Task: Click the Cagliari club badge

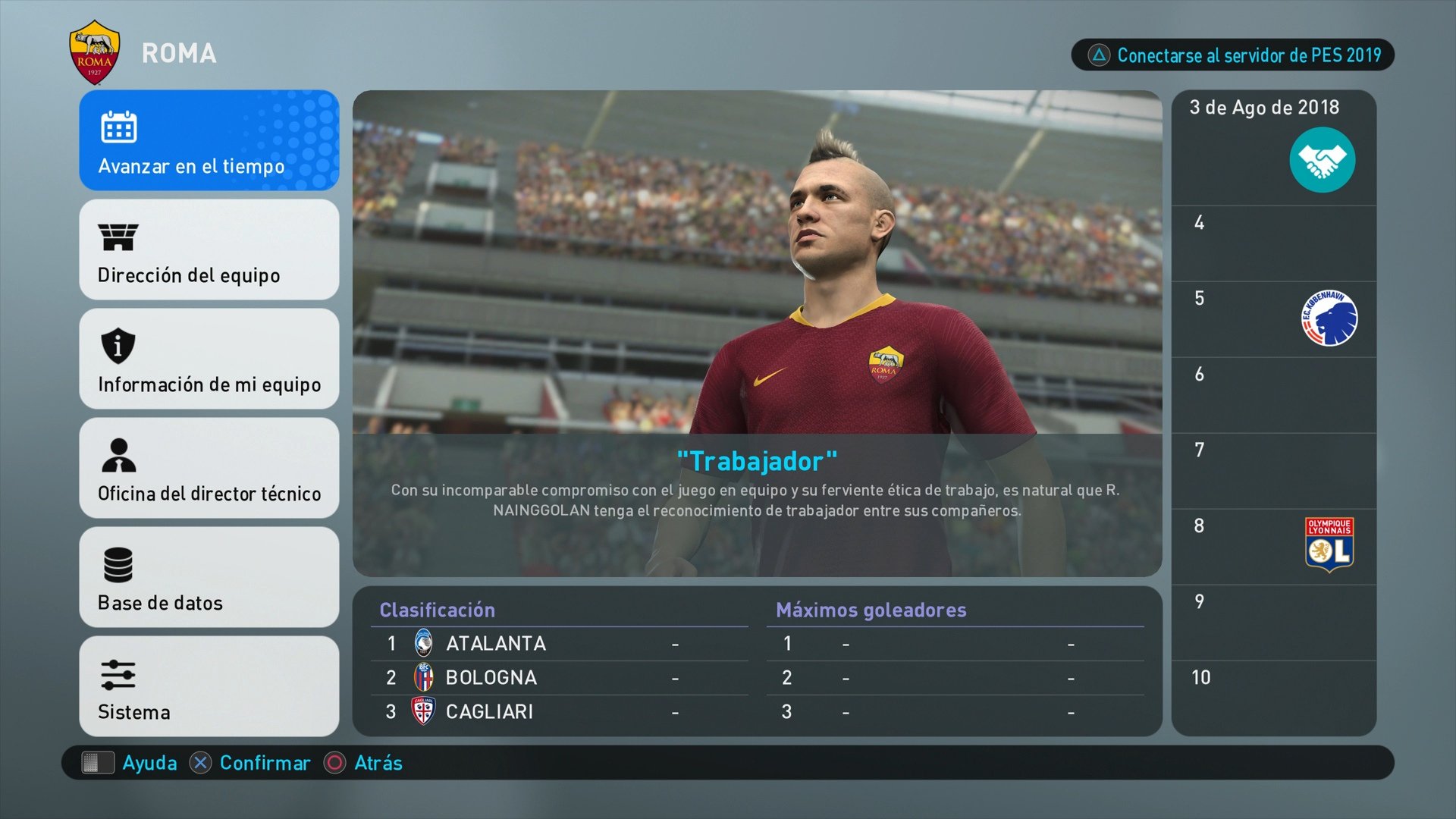Action: 425,711
